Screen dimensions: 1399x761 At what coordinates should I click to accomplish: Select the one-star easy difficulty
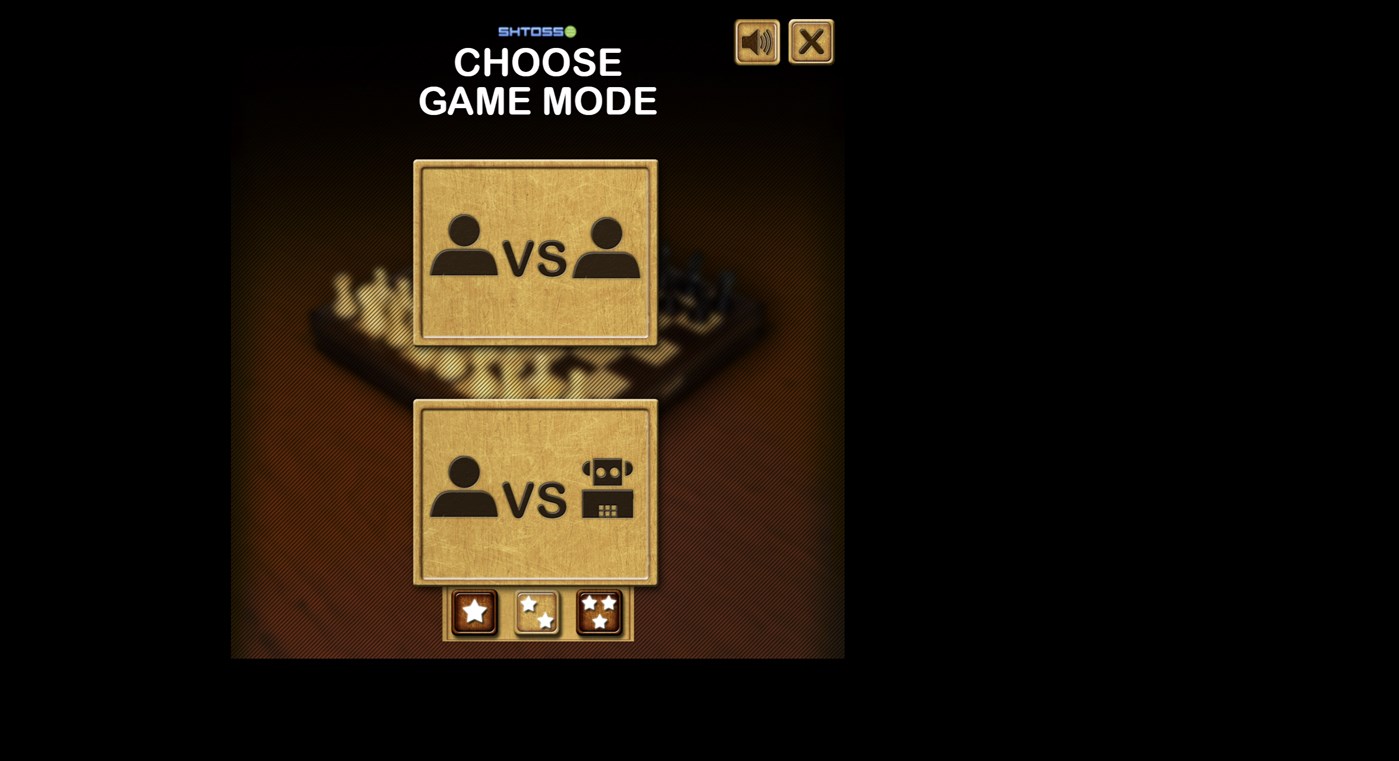click(473, 612)
